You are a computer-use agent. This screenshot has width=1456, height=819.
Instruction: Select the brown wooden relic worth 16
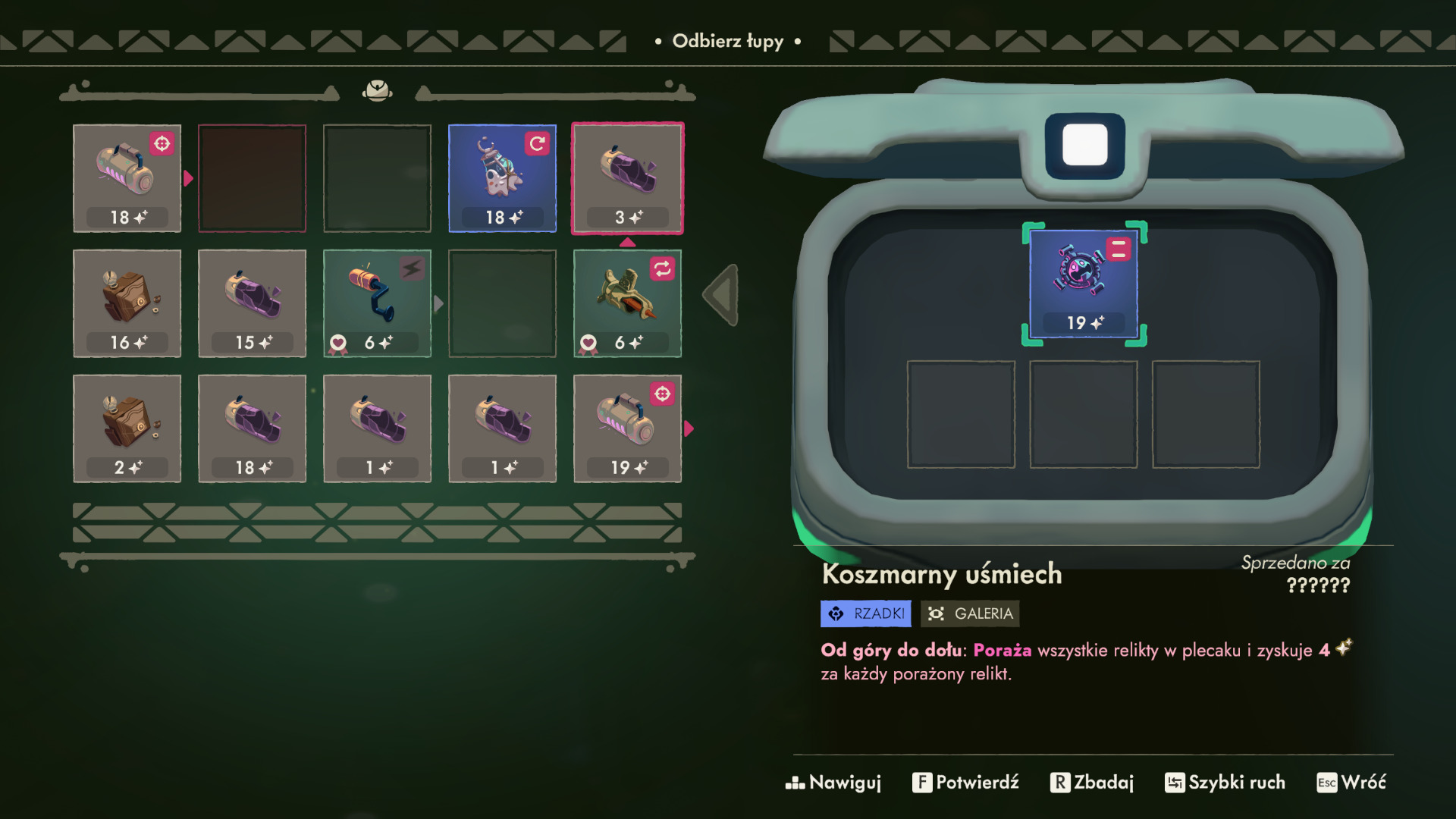point(127,303)
